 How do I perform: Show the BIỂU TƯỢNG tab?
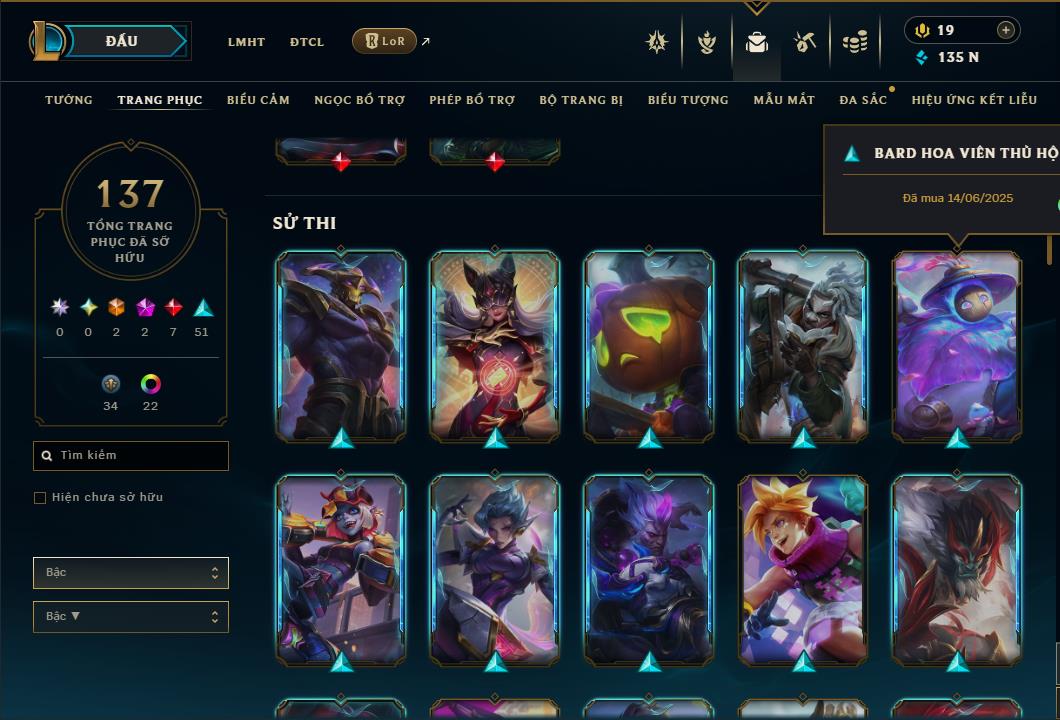(x=688, y=100)
